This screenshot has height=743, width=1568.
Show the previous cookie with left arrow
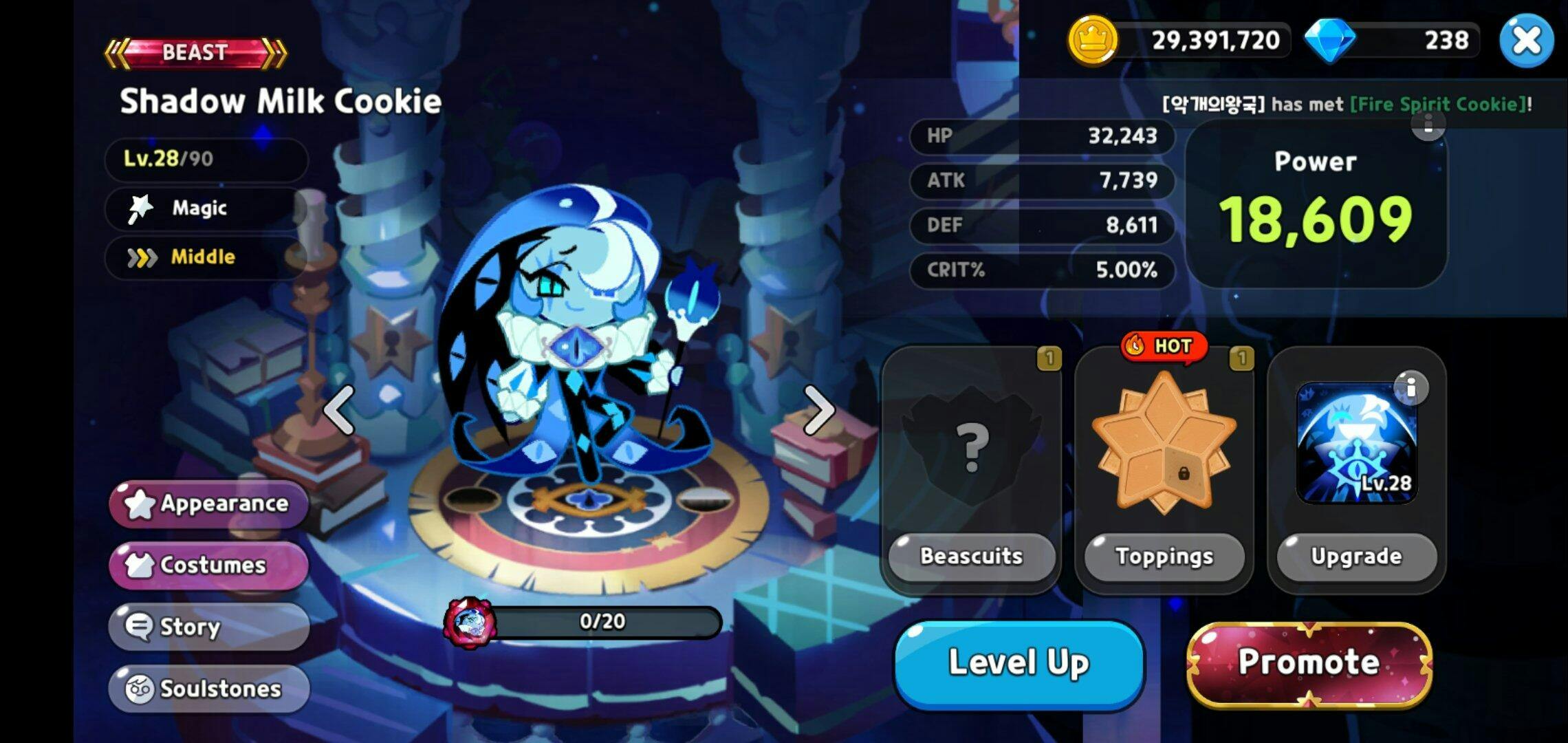[339, 410]
